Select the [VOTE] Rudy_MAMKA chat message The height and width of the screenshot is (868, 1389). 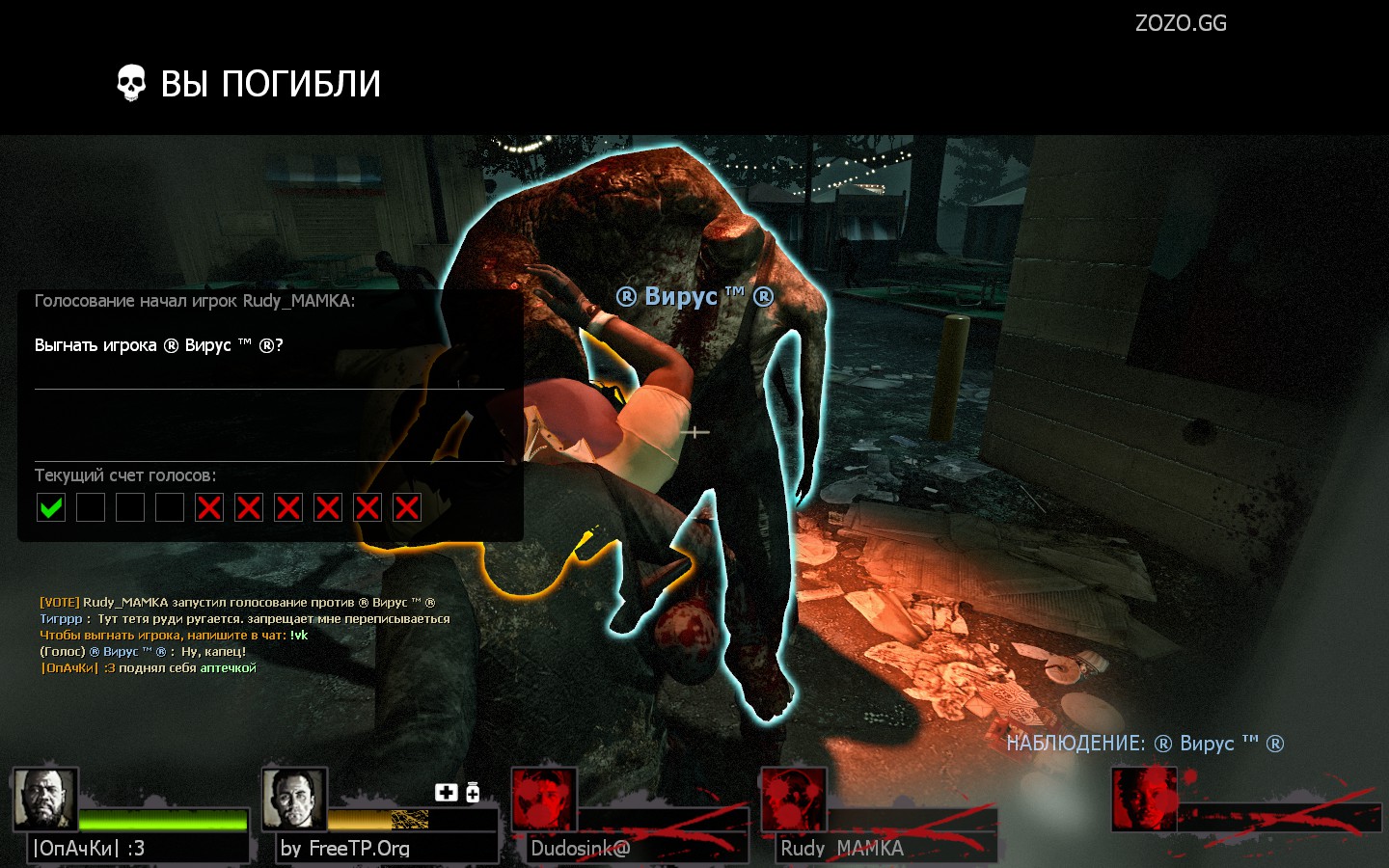[237, 603]
